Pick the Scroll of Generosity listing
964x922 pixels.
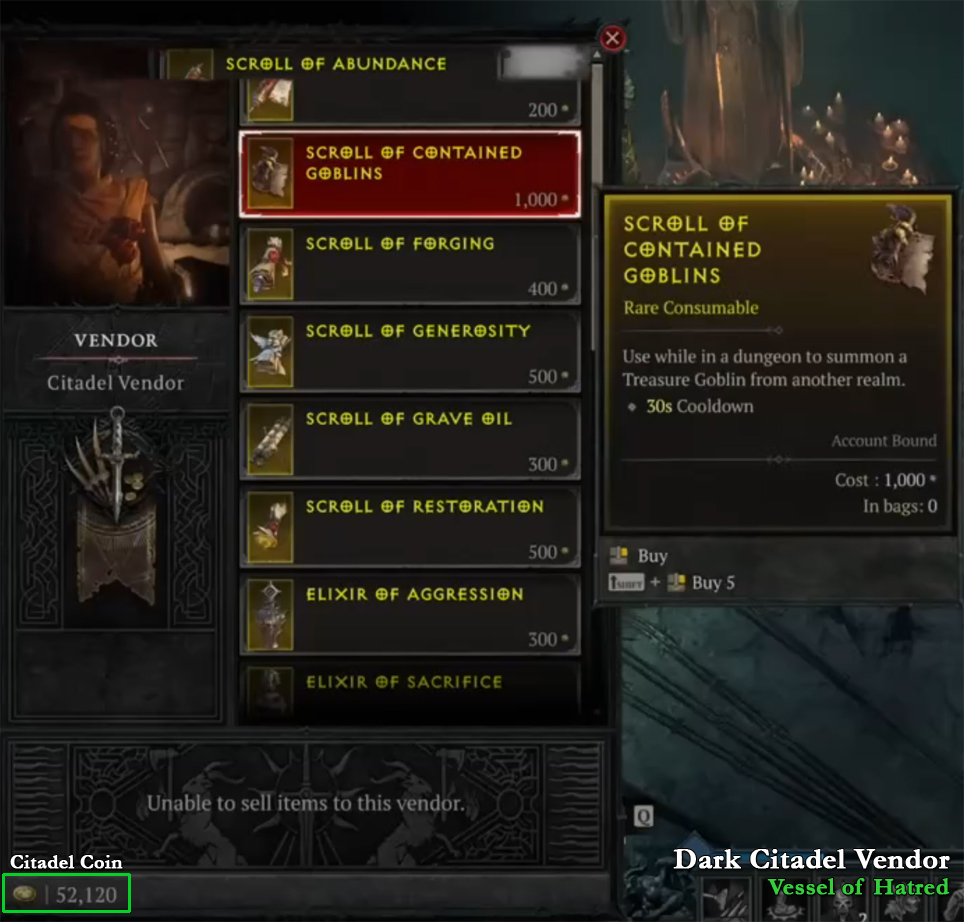click(410, 350)
